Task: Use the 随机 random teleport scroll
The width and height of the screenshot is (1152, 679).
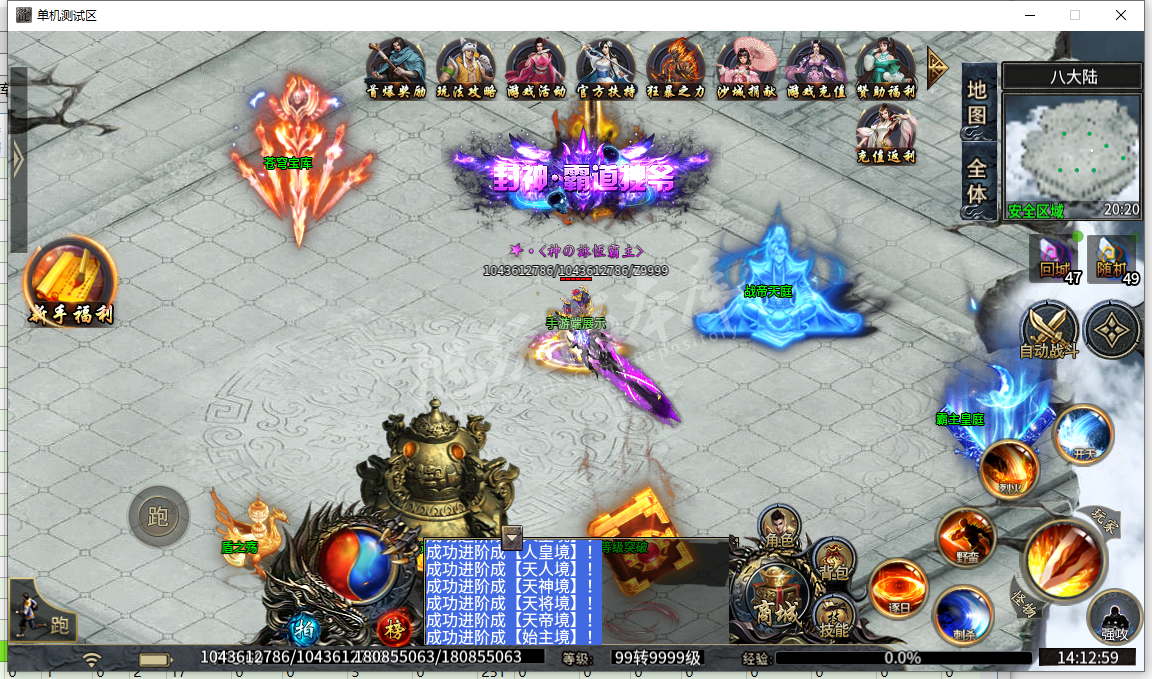Action: (x=1111, y=258)
